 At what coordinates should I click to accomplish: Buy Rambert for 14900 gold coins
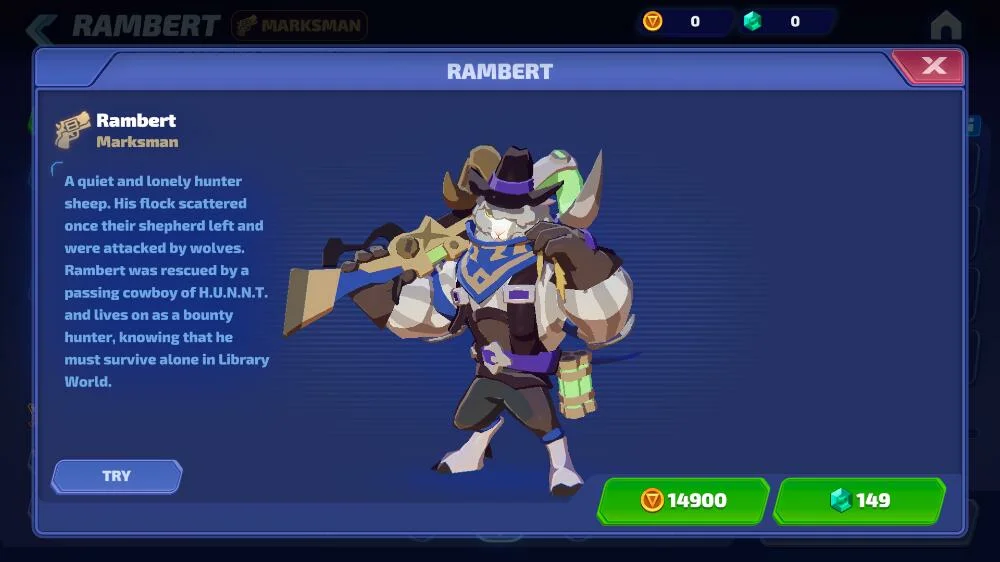click(x=683, y=500)
